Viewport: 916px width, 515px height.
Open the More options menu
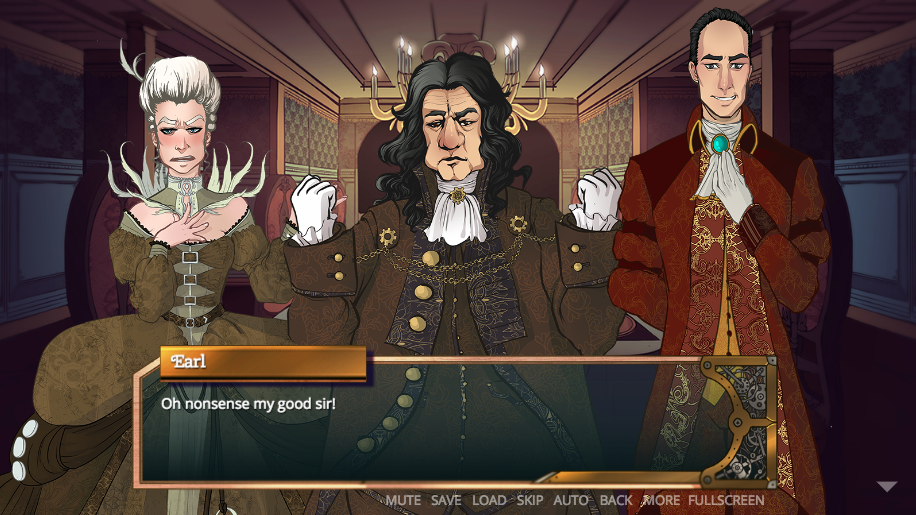661,500
